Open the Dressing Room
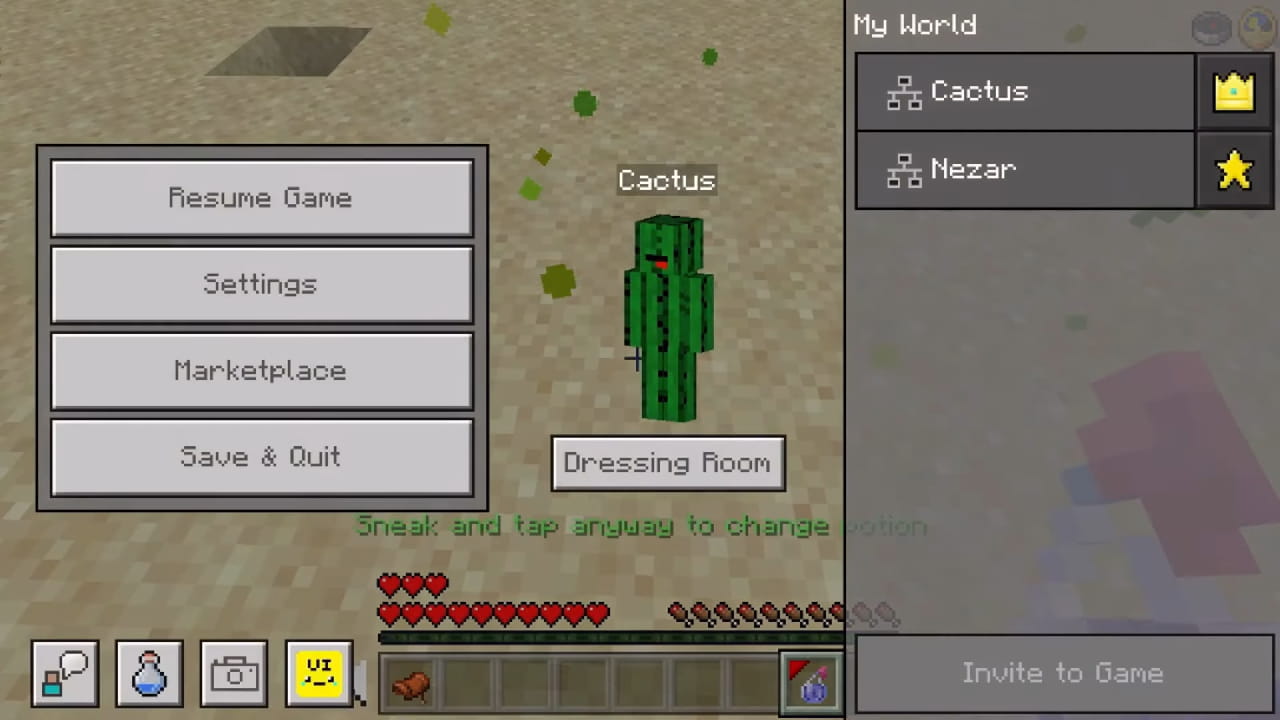1280x720 pixels. 667,463
